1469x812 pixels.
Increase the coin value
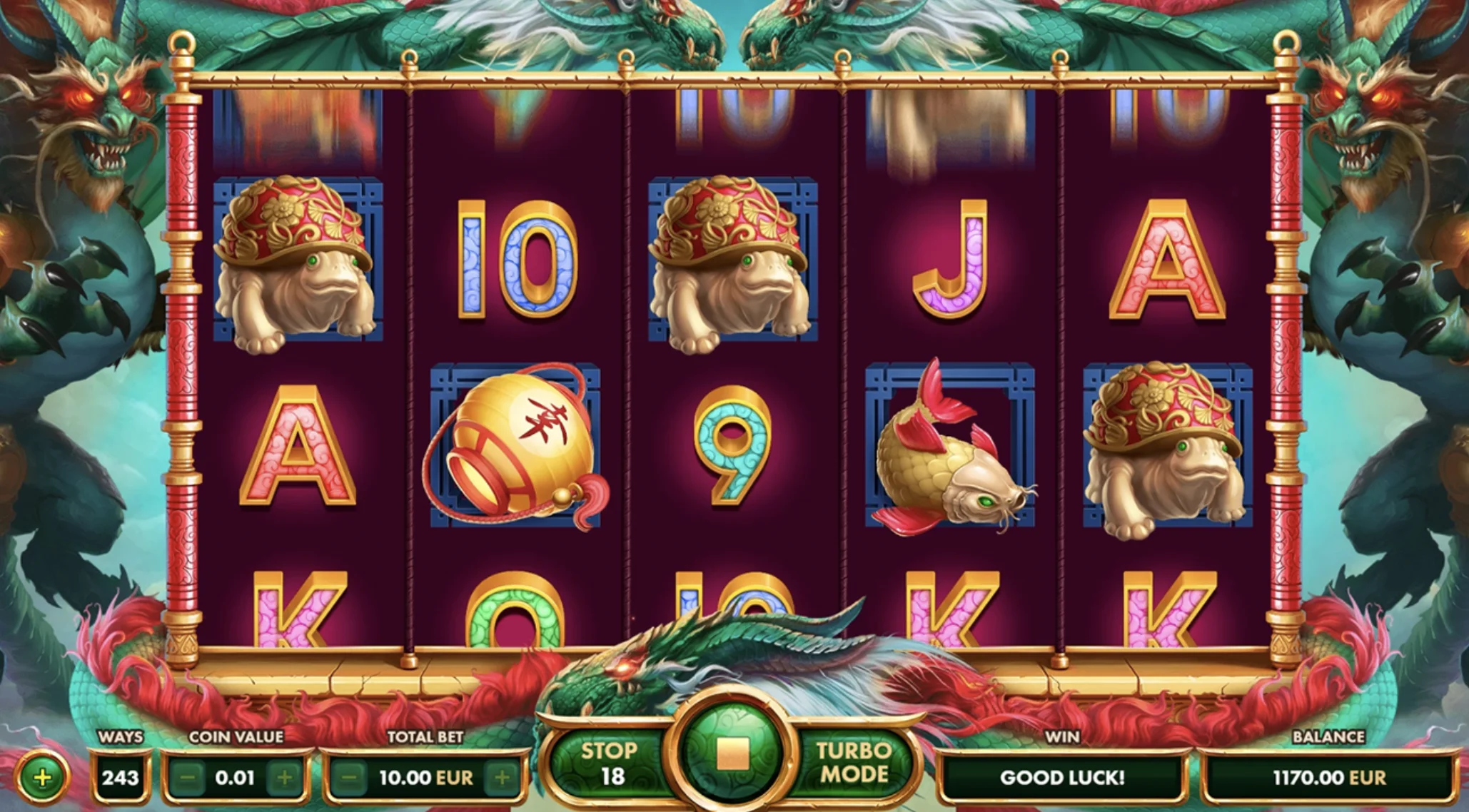tap(284, 777)
